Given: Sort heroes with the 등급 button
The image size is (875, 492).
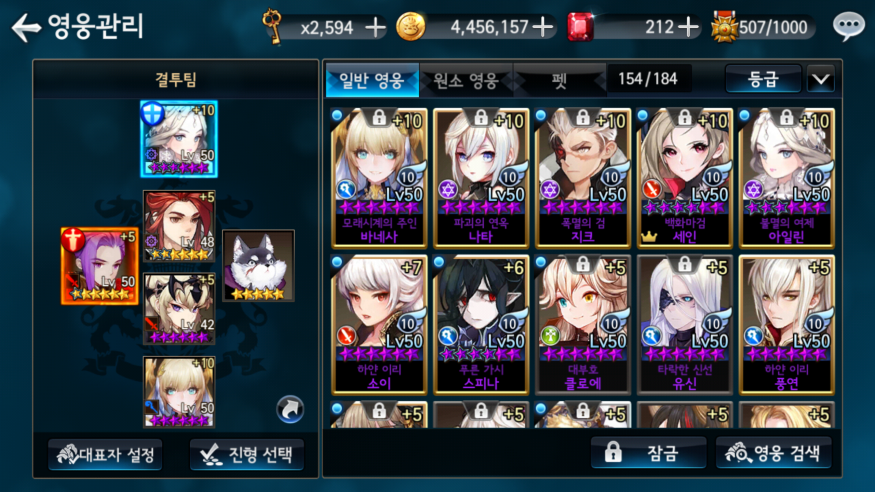Looking at the screenshot, I should coord(762,79).
